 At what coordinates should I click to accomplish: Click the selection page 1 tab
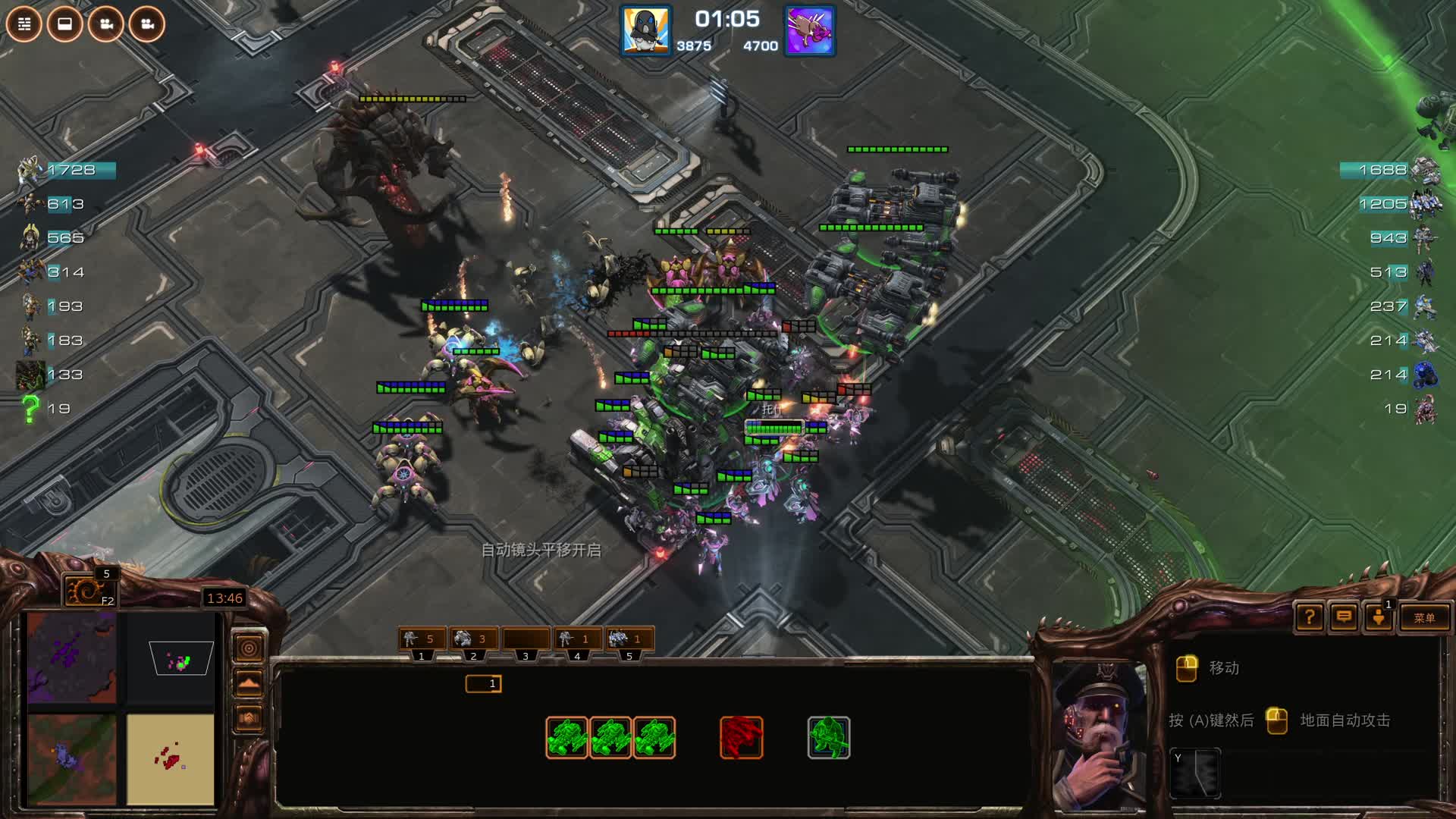(484, 684)
